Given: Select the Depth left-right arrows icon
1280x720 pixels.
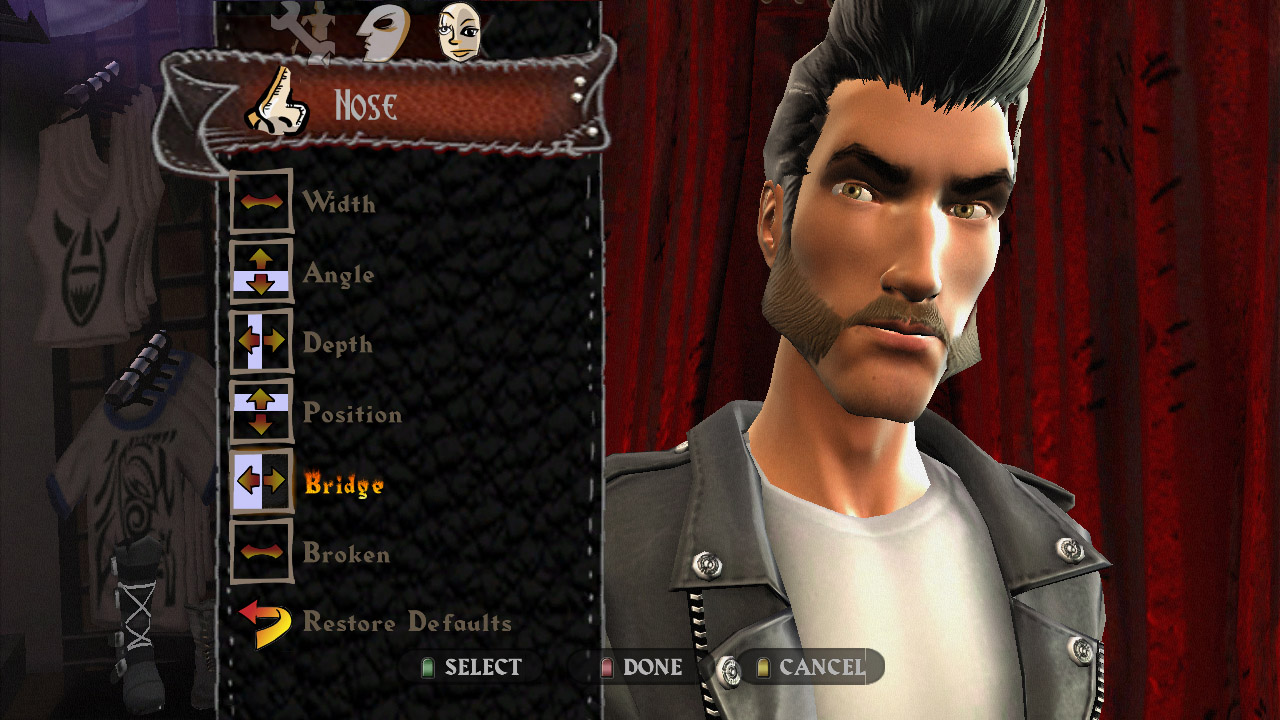Looking at the screenshot, I should tap(261, 342).
